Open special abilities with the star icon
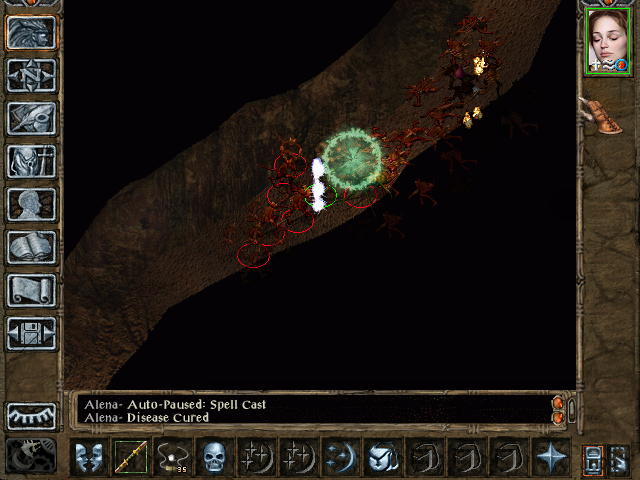640x480 pixels. point(550,458)
